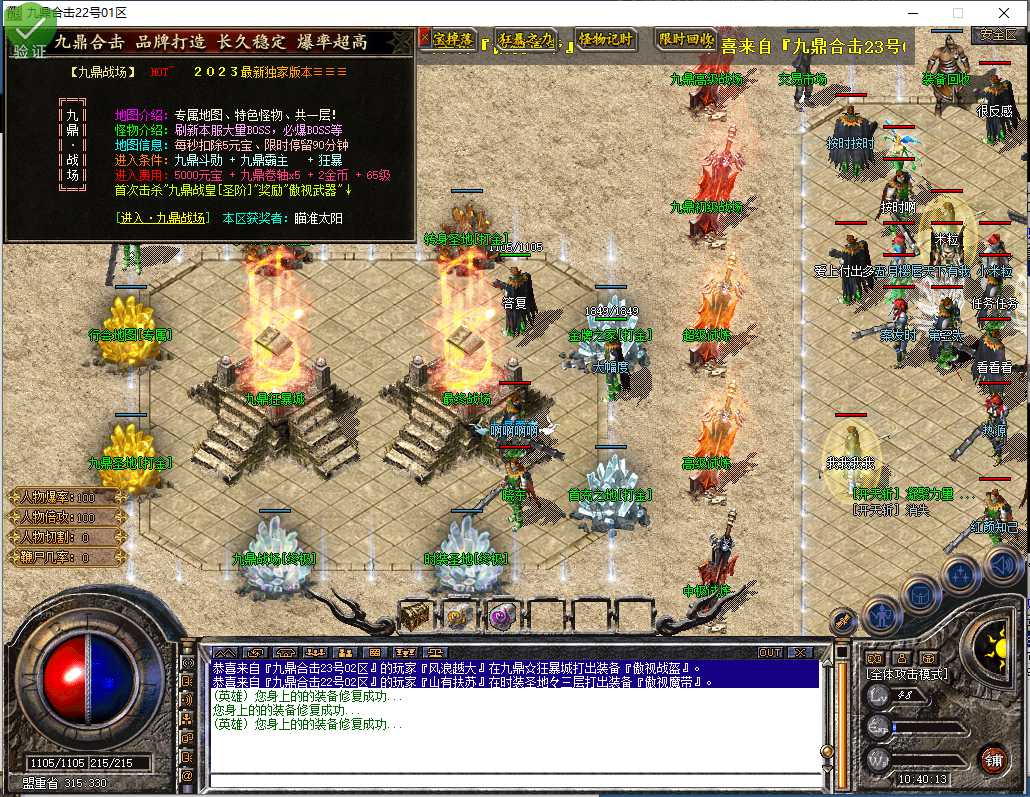The image size is (1030, 797).
Task: Open the 宝掉落 drop list button
Action: coord(450,39)
